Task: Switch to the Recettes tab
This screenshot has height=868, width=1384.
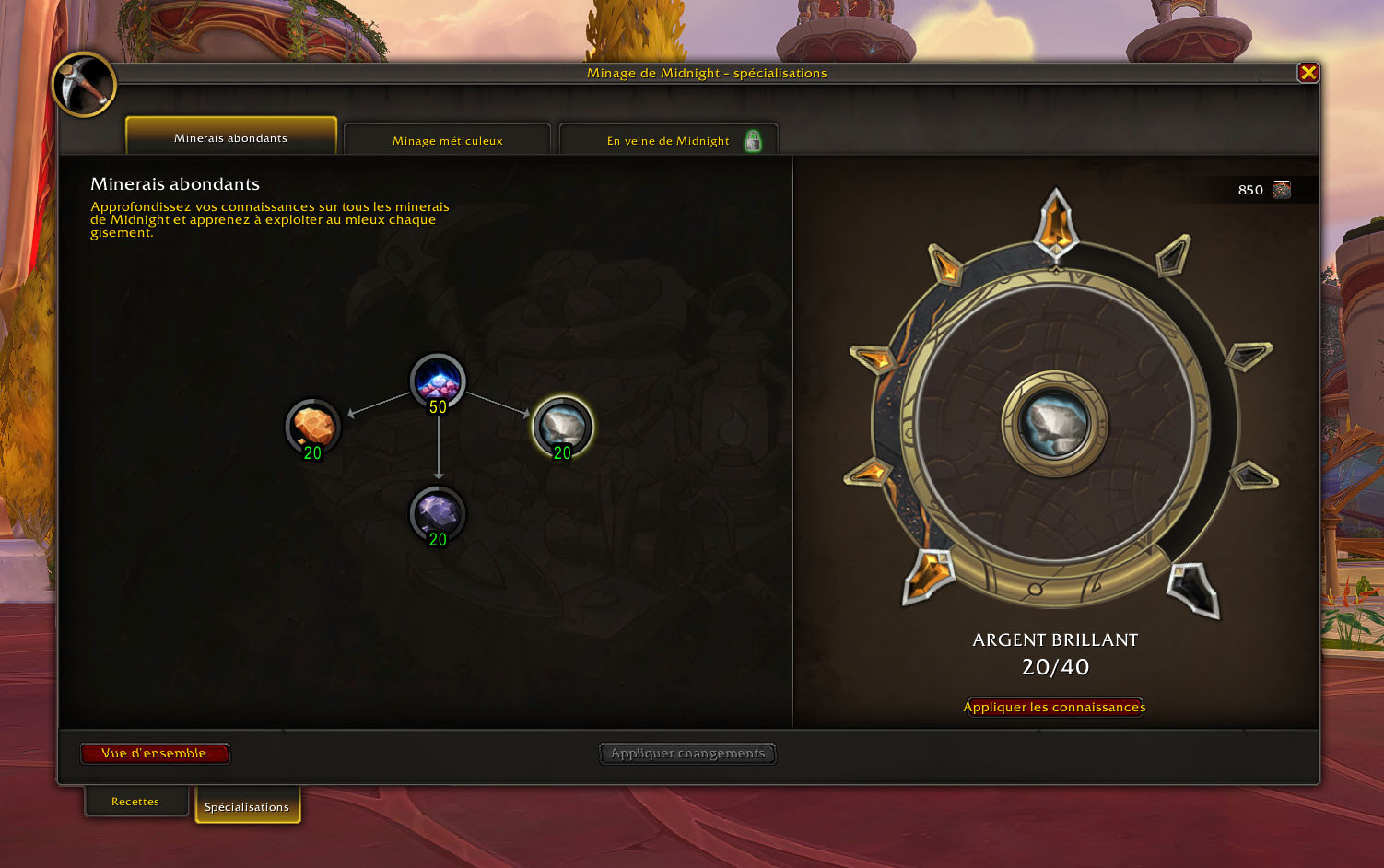Action: pyautogui.click(x=135, y=802)
